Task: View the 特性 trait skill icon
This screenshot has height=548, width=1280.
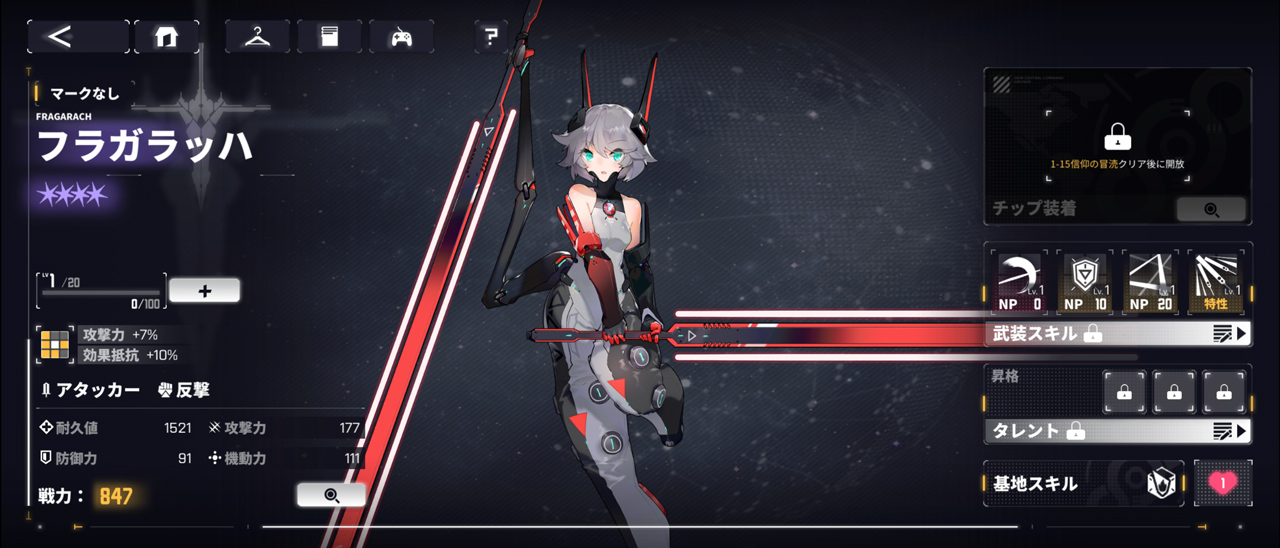Action: (x=1216, y=281)
